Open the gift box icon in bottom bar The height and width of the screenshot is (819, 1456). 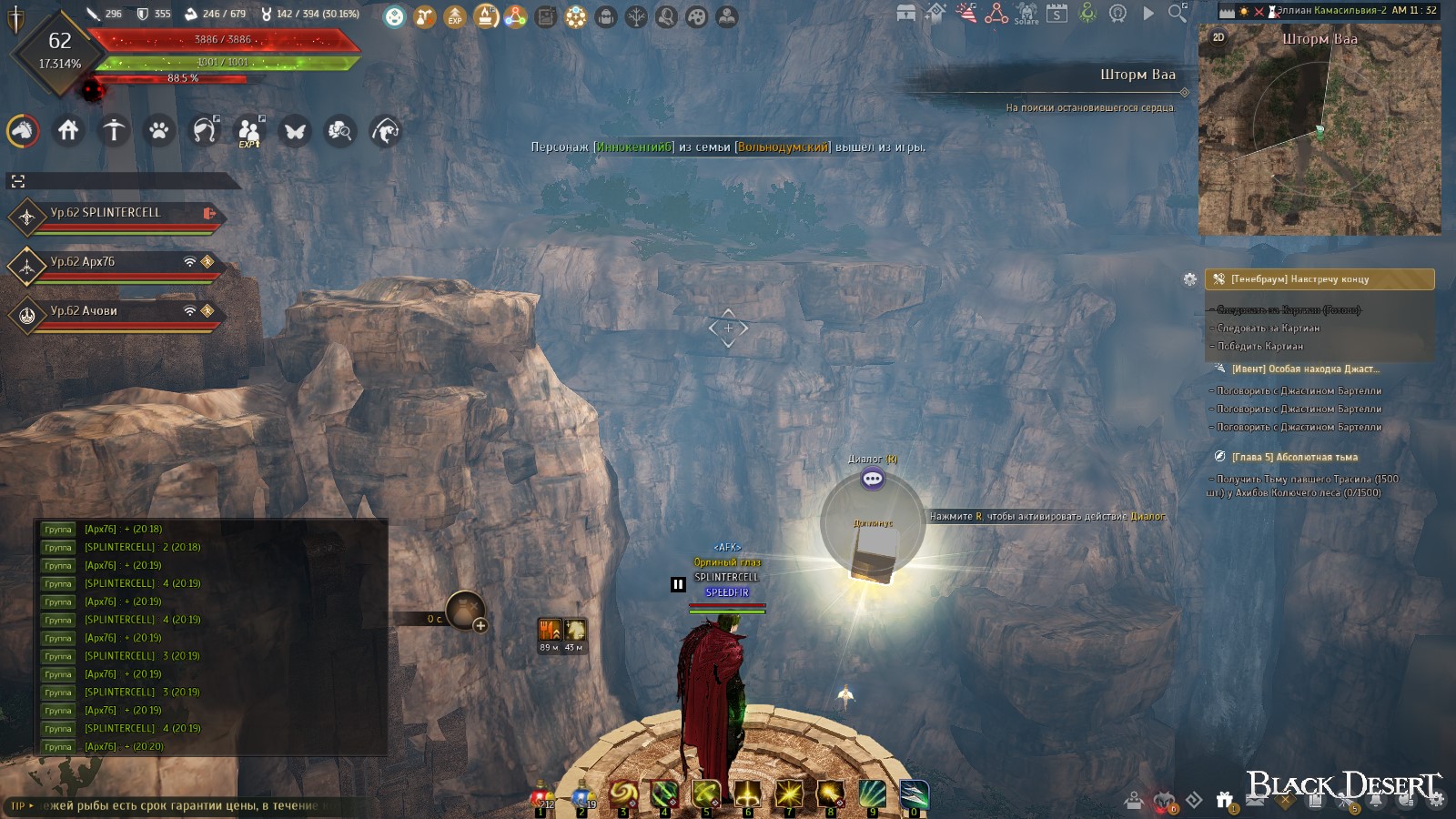[1226, 801]
